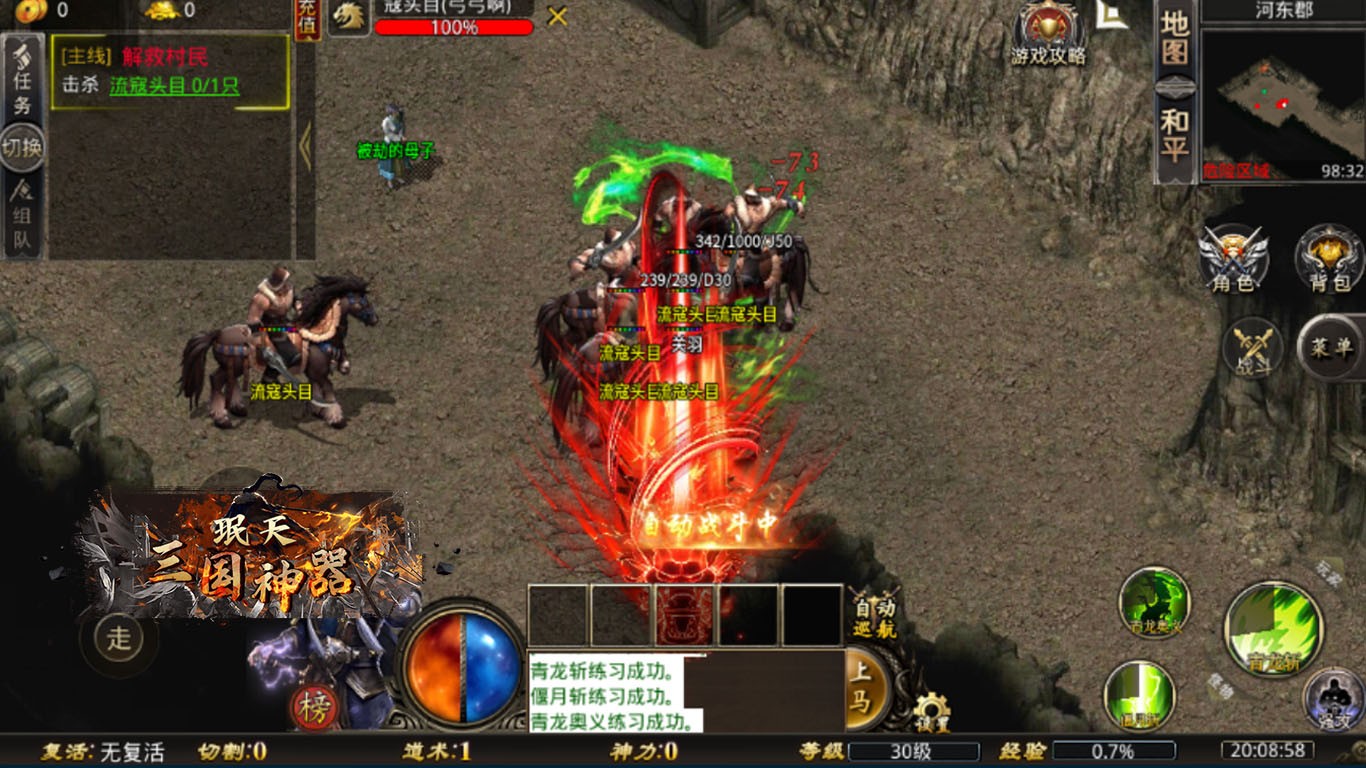Image resolution: width=1366 pixels, height=768 pixels.
Task: Toggle the 和平 peace attack mode
Action: [1175, 137]
